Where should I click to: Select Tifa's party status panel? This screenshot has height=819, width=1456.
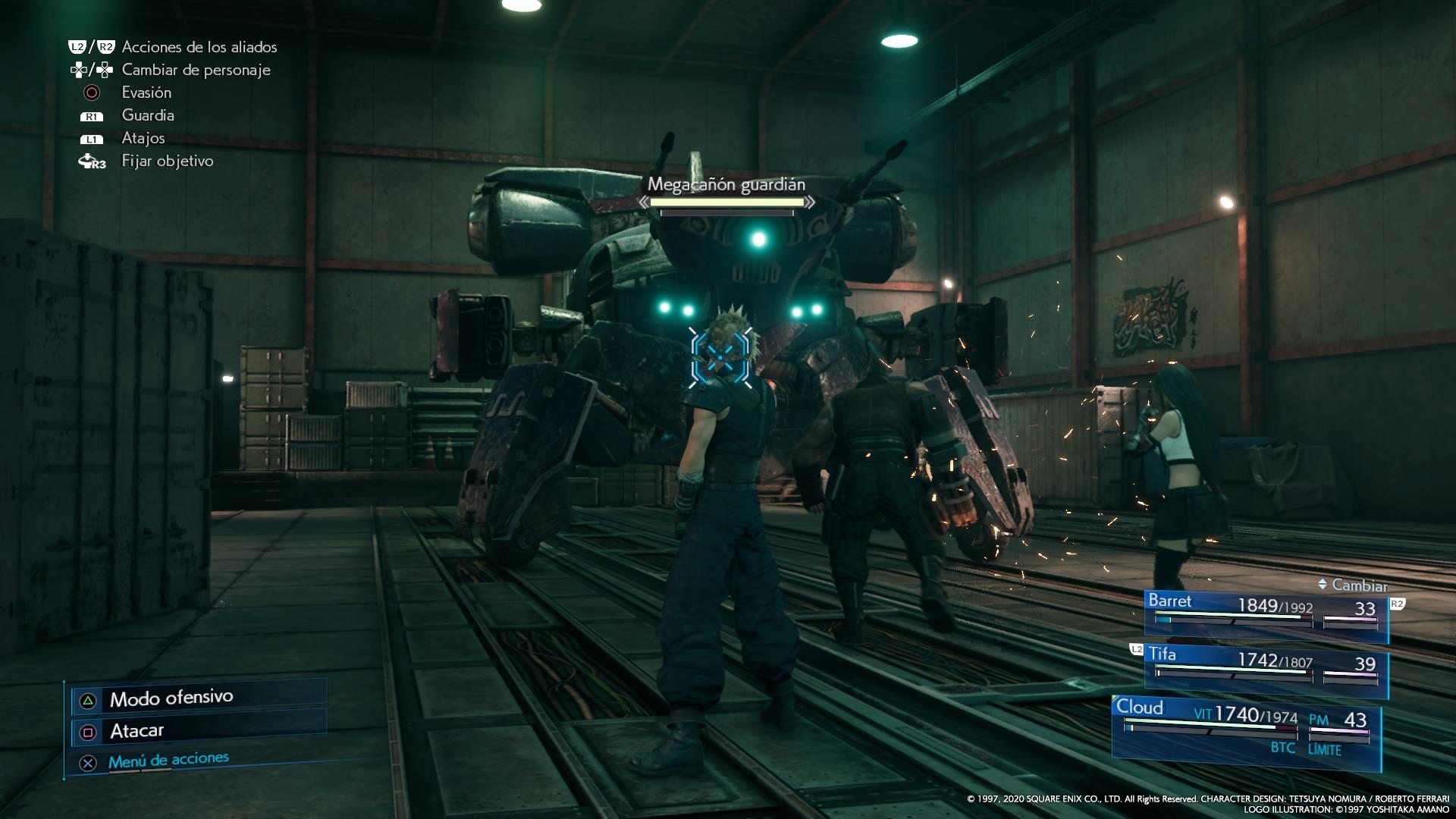[1265, 668]
